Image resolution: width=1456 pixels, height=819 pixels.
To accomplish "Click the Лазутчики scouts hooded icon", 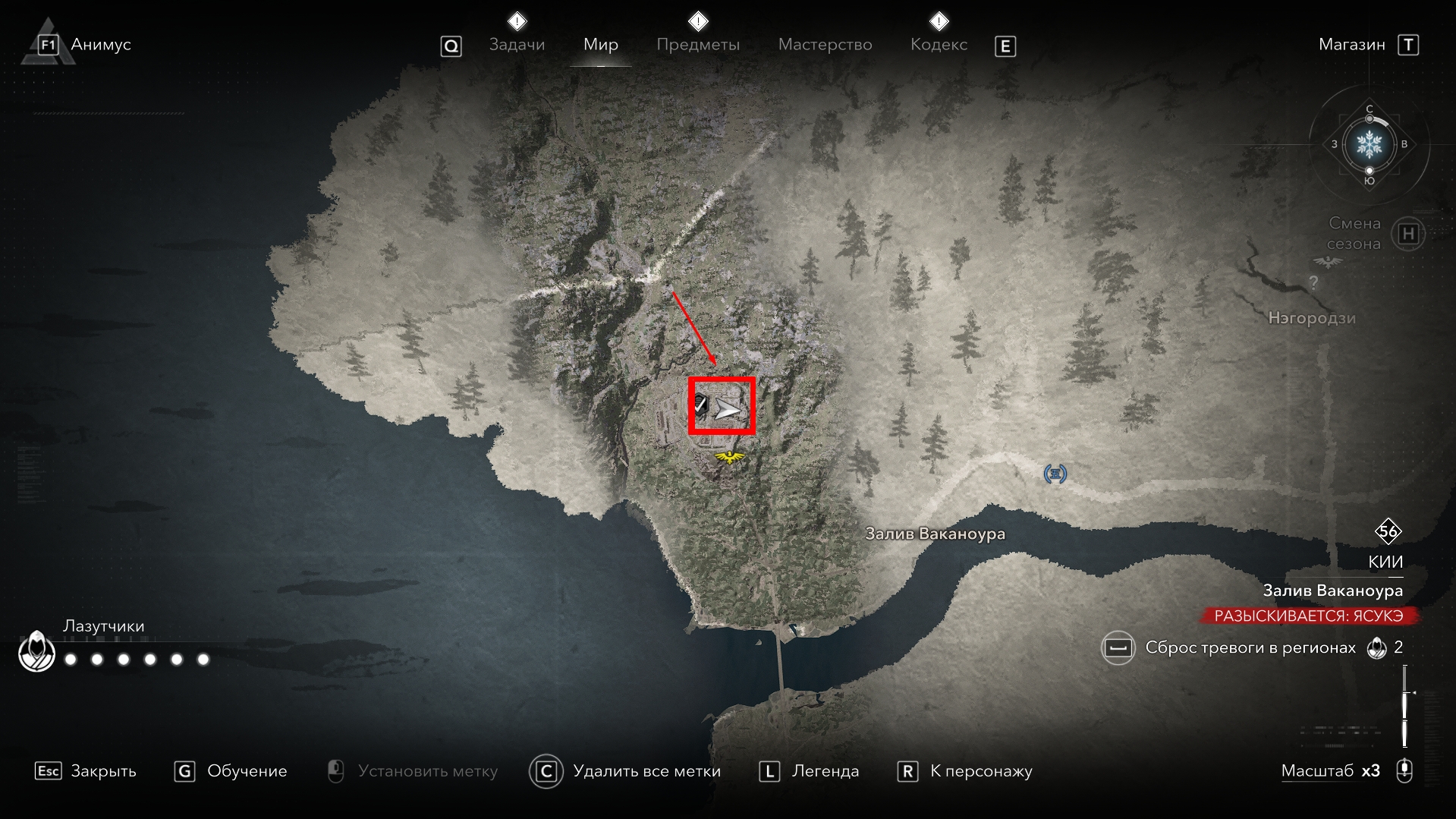I will point(36,651).
